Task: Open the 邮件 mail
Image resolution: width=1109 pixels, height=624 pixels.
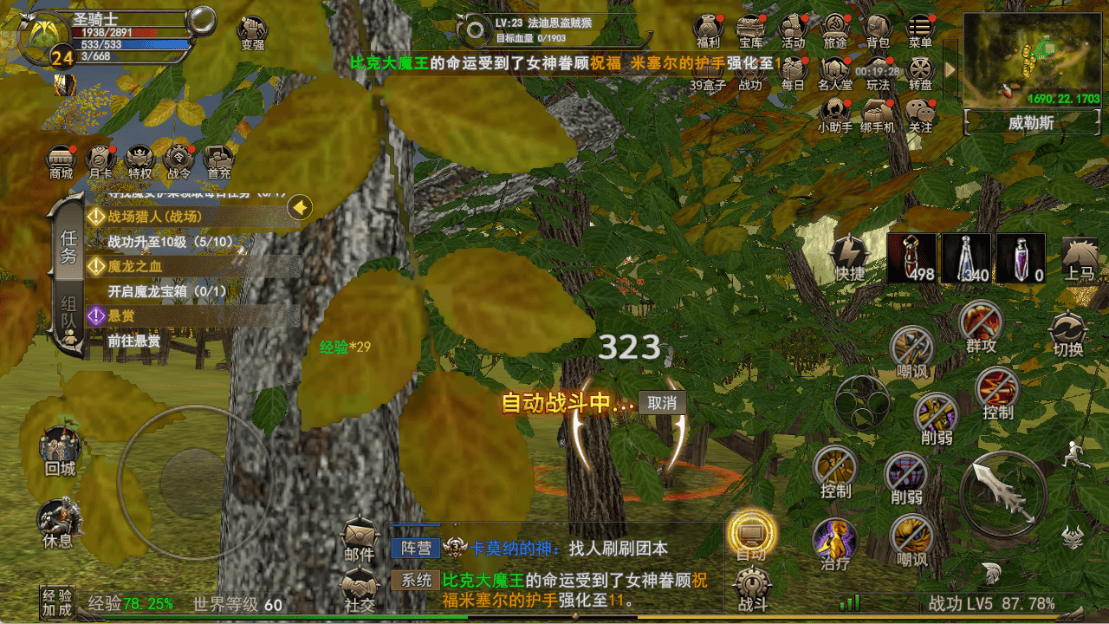Action: click(359, 538)
